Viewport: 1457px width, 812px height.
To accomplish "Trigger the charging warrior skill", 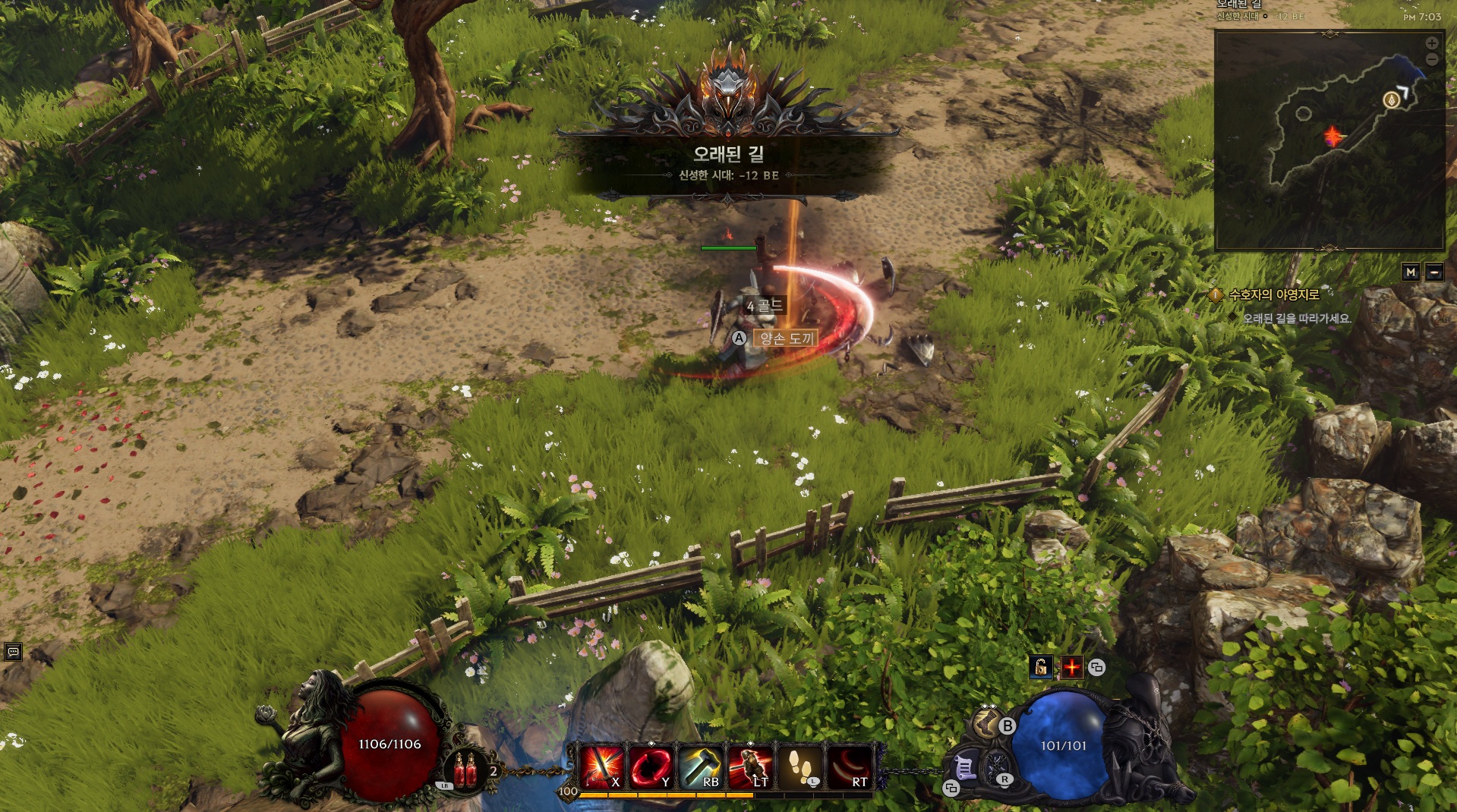I will [749, 766].
